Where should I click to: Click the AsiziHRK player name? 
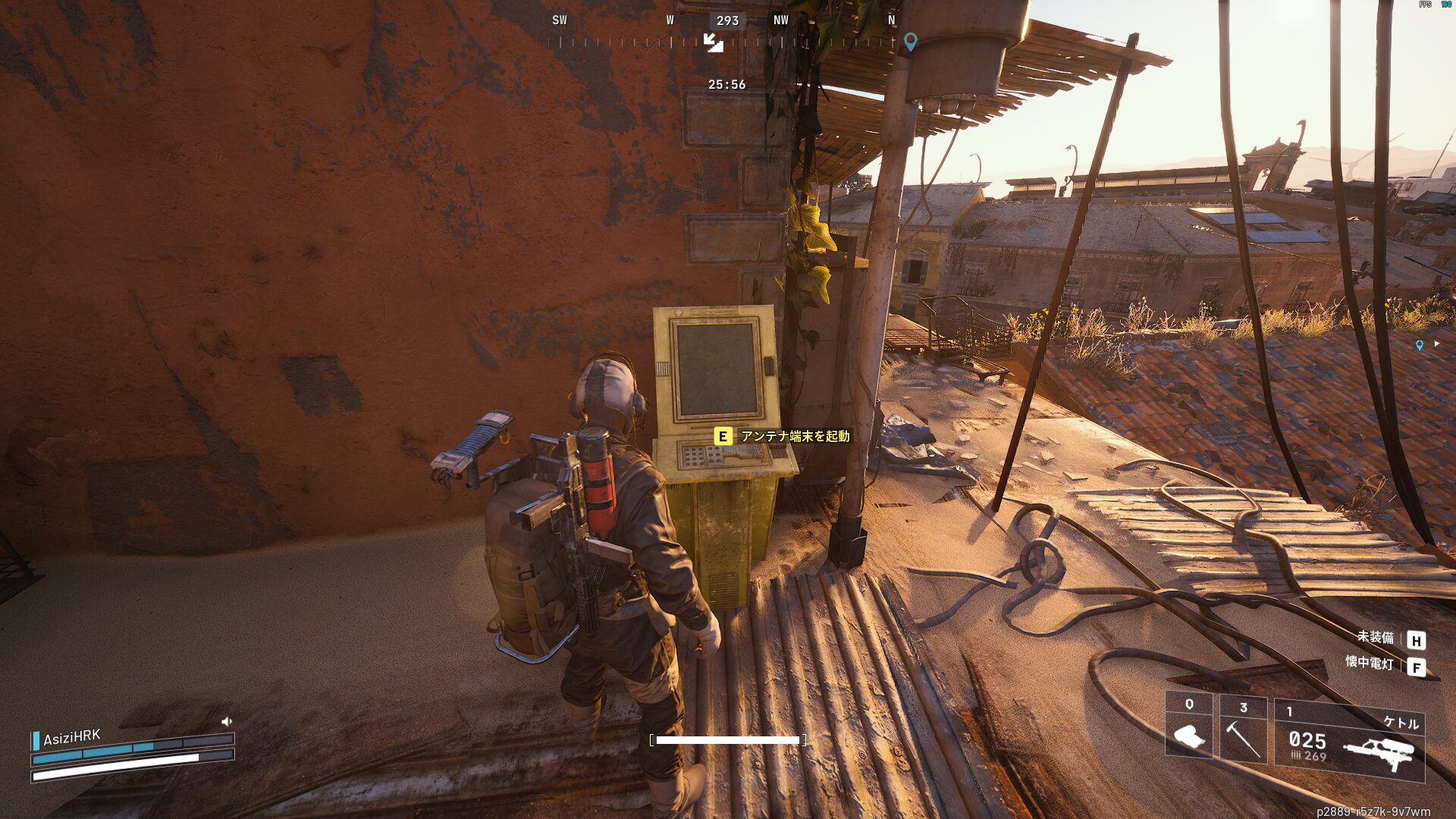tap(71, 737)
